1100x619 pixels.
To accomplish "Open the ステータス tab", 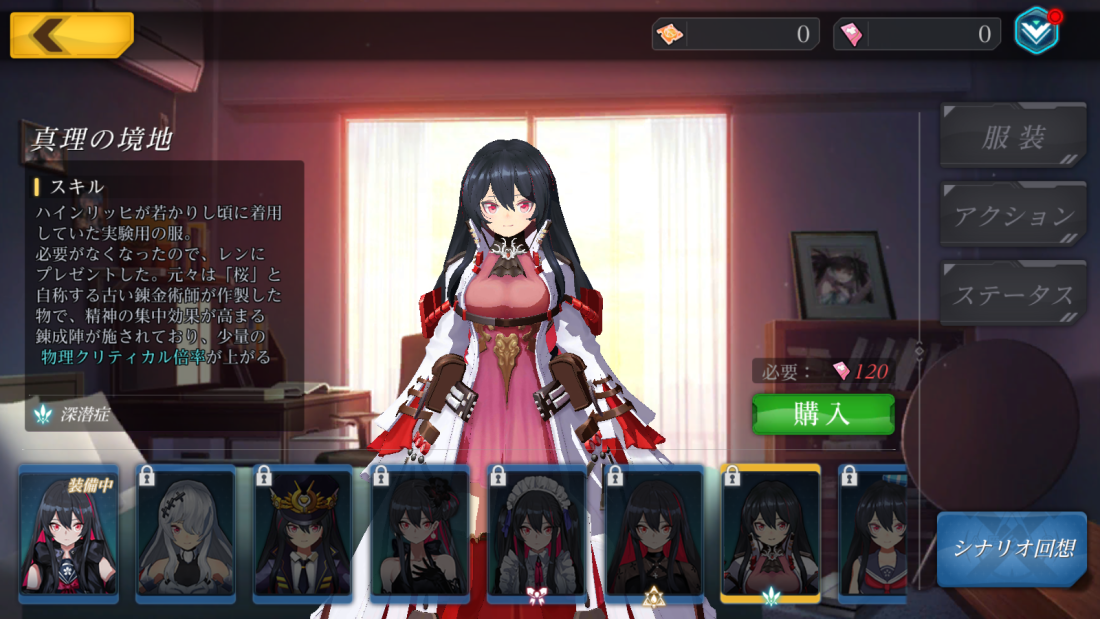I will coord(1012,294).
